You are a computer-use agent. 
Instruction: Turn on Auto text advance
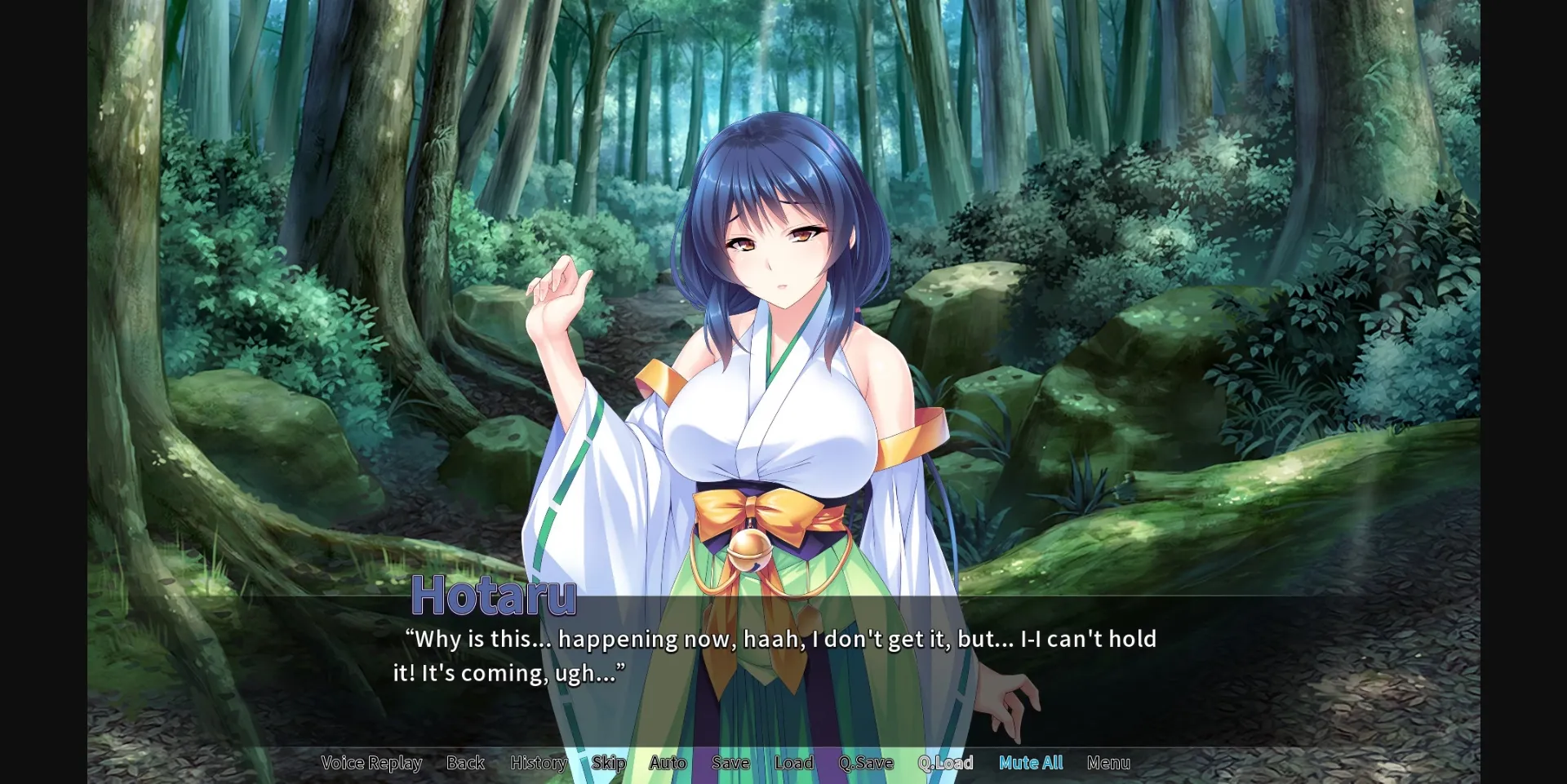pyautogui.click(x=667, y=763)
